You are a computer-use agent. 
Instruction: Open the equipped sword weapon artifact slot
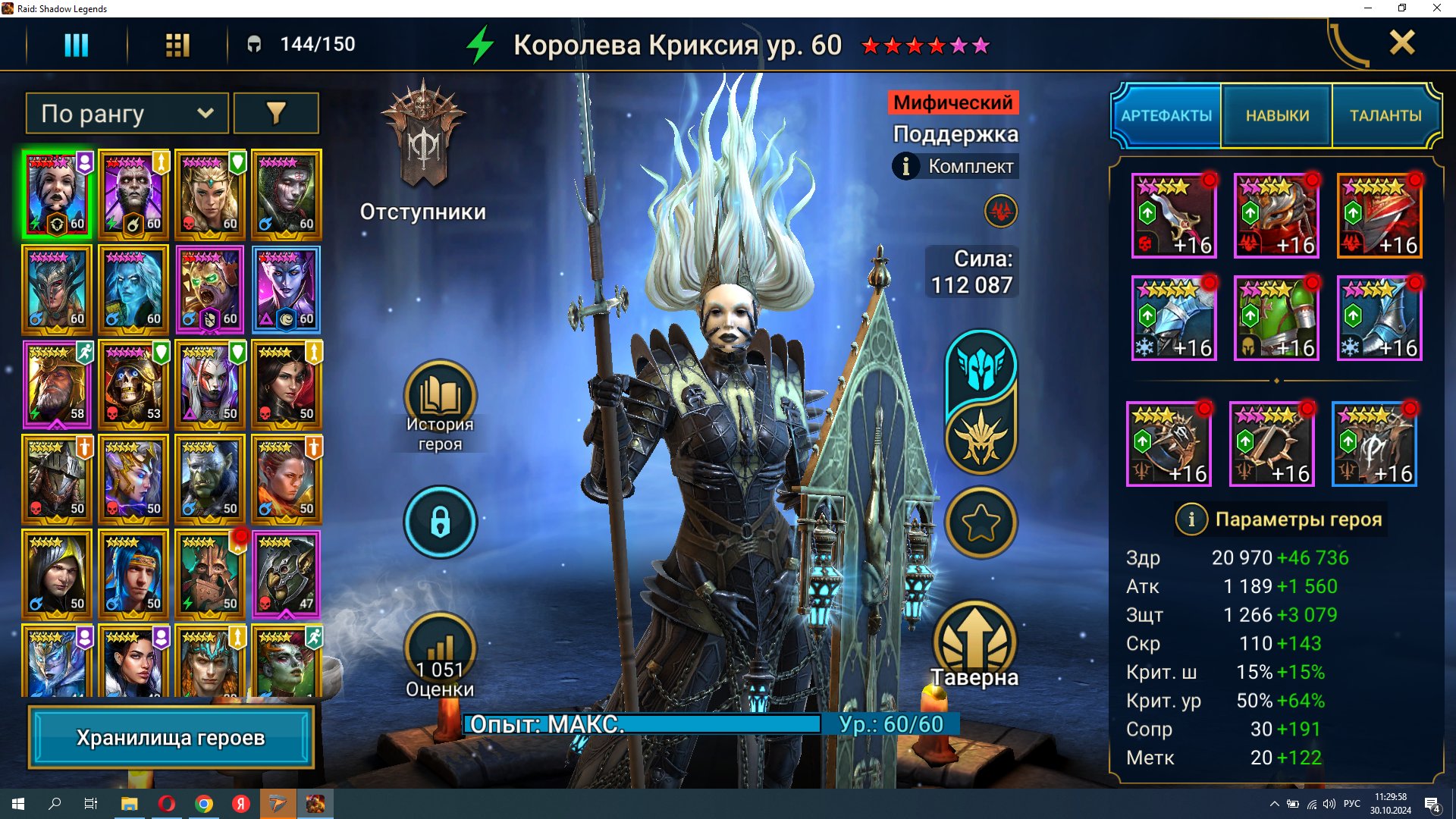(x=1174, y=216)
